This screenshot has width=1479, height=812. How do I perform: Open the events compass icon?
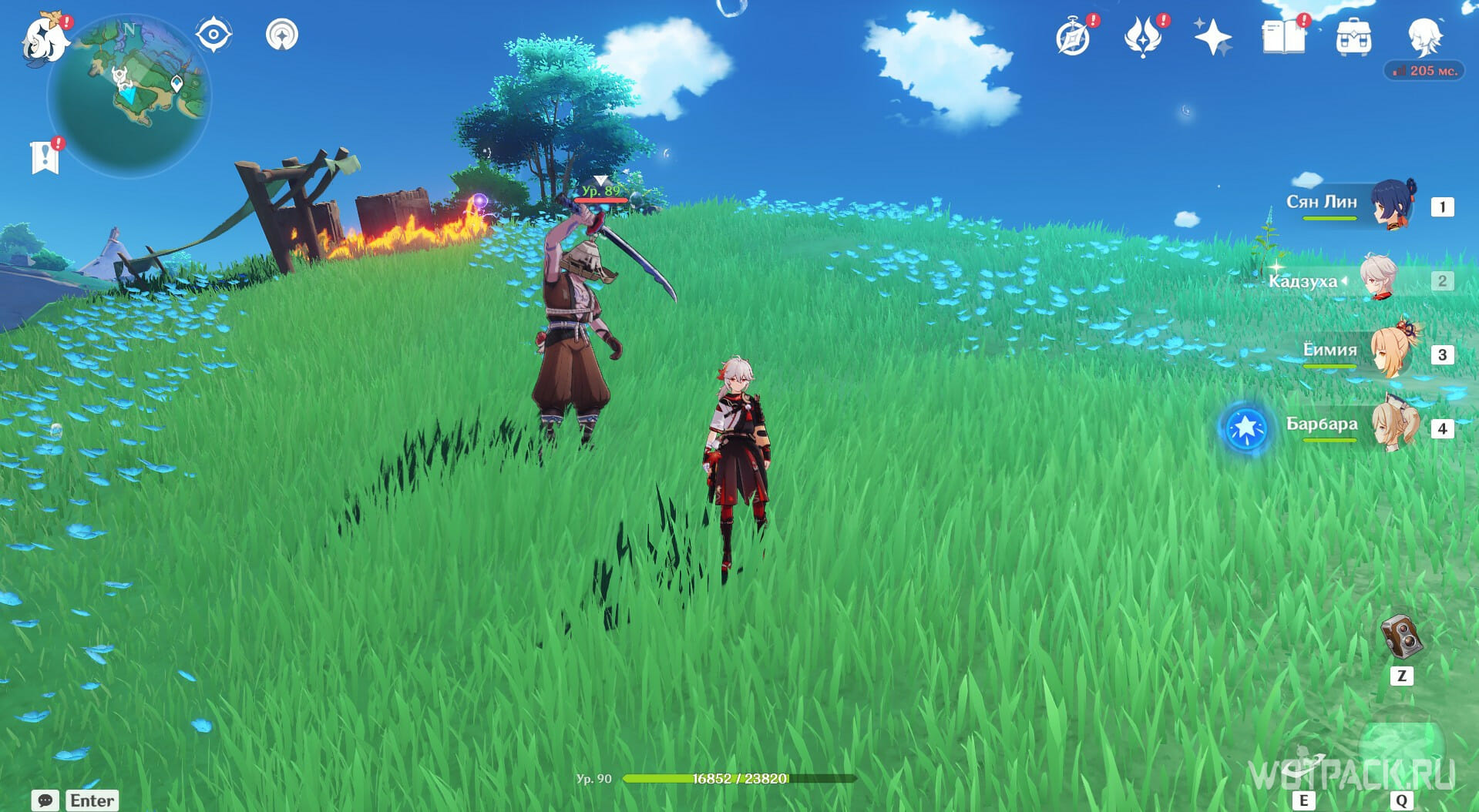pos(1073,37)
